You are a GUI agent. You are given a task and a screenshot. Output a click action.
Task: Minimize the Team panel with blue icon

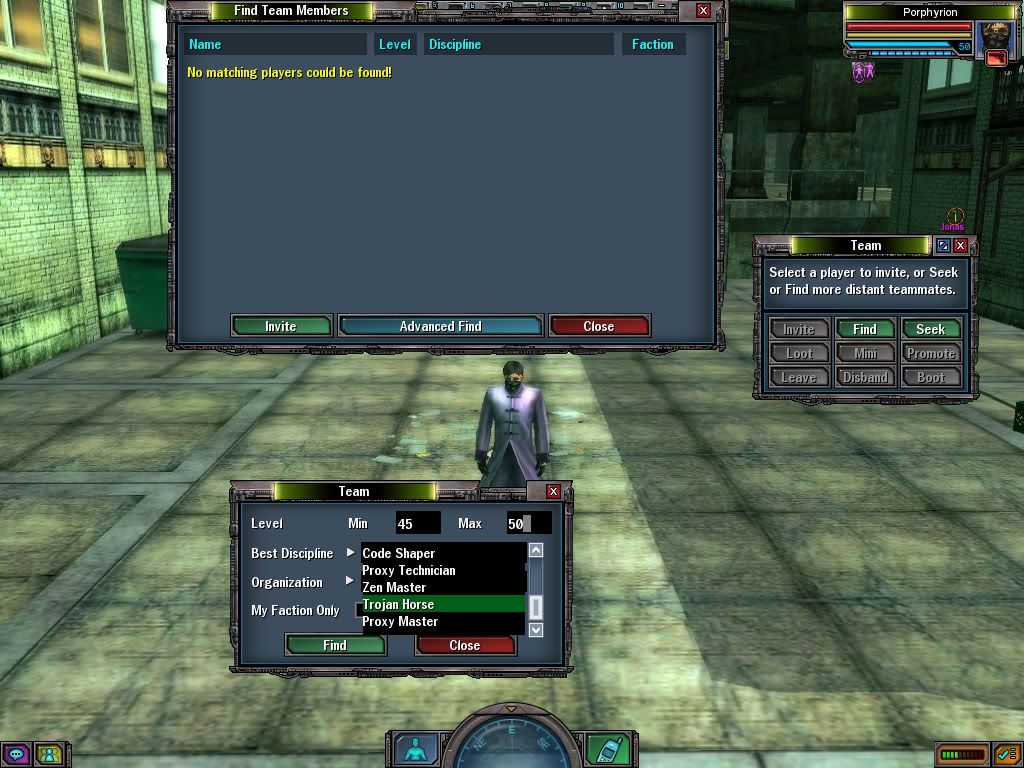[x=943, y=245]
